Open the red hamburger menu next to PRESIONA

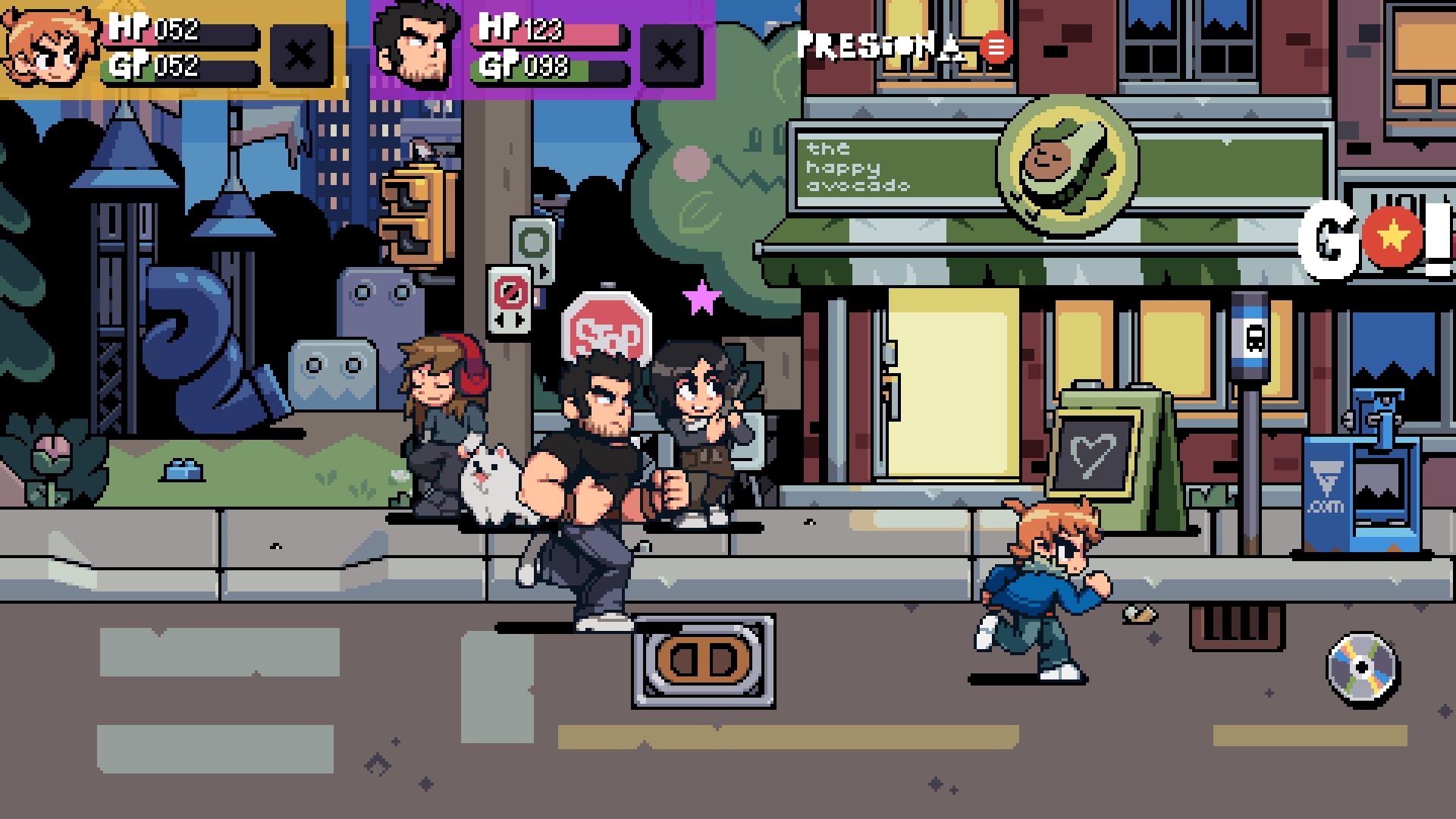[994, 47]
